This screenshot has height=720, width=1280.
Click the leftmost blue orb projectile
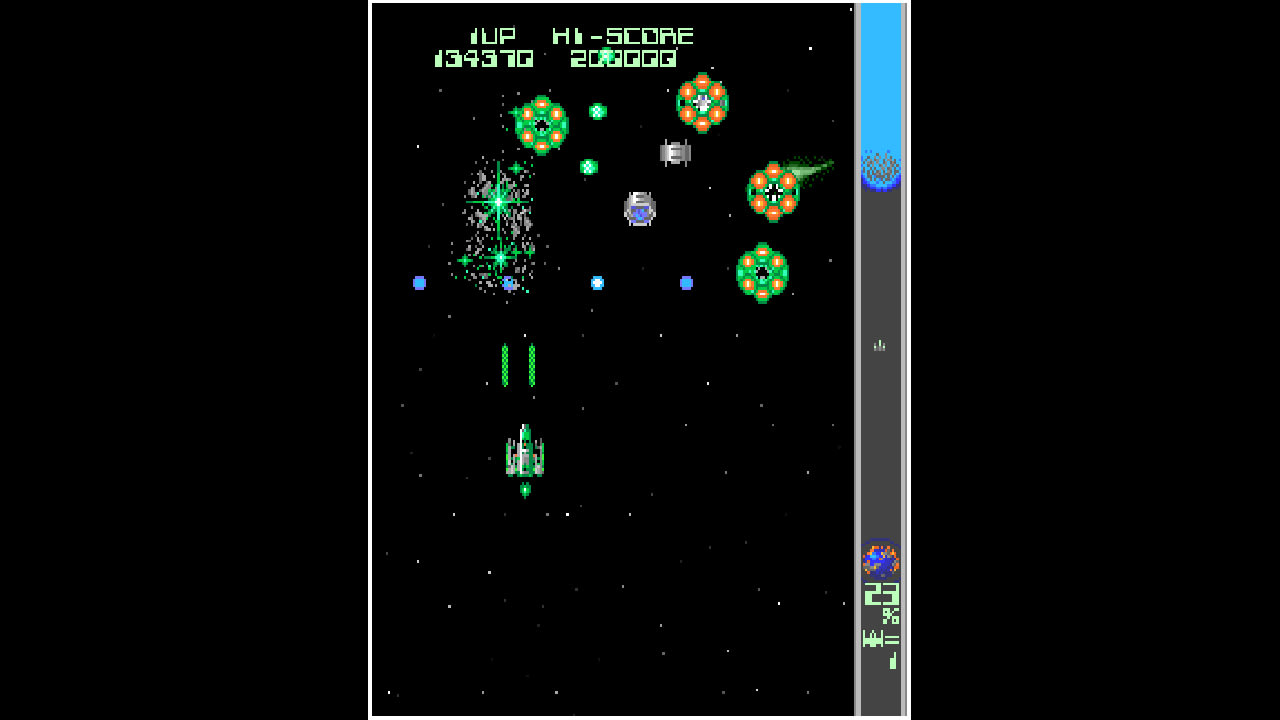(x=419, y=283)
